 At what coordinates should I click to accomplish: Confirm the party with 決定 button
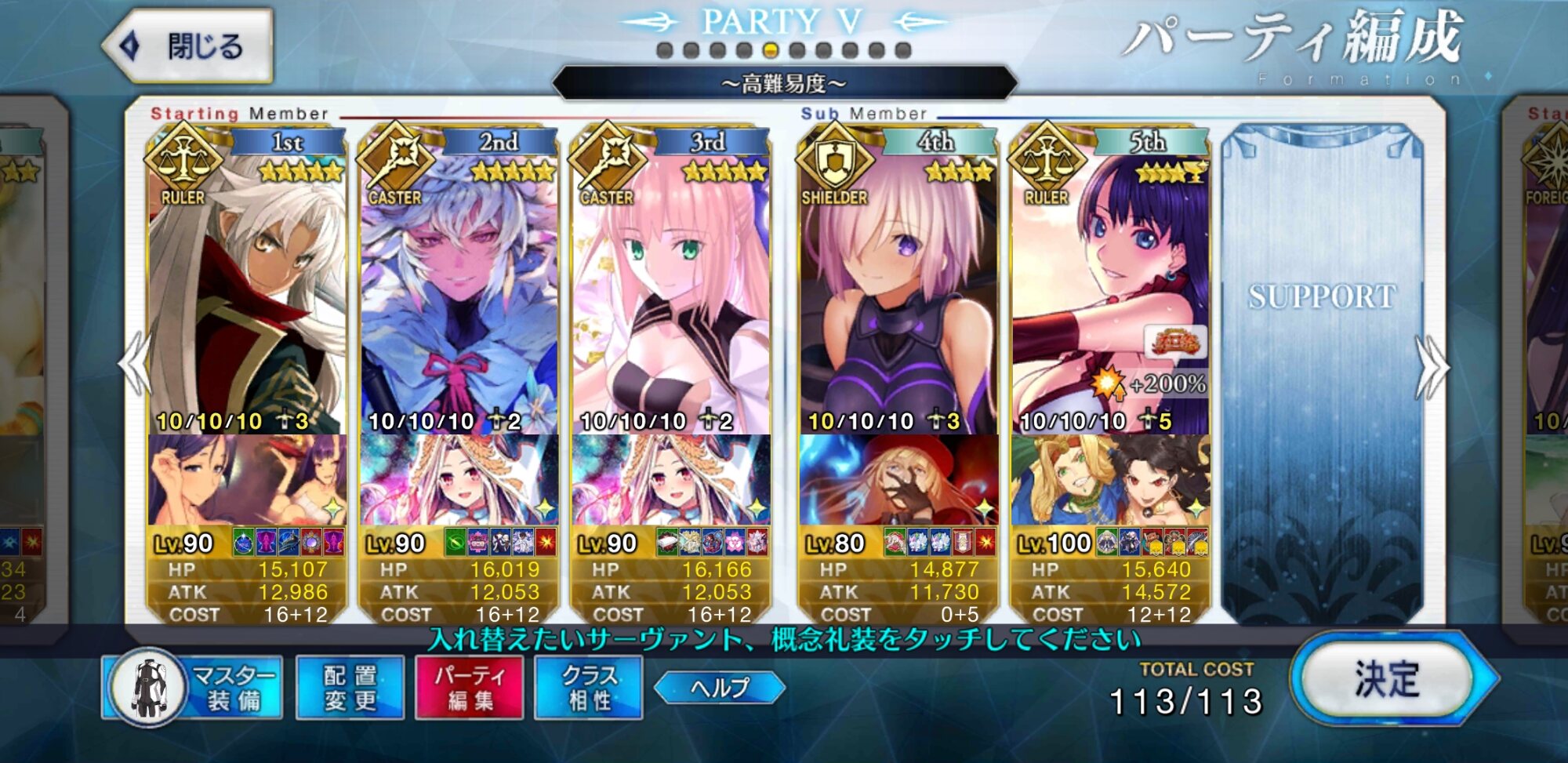tap(1389, 679)
